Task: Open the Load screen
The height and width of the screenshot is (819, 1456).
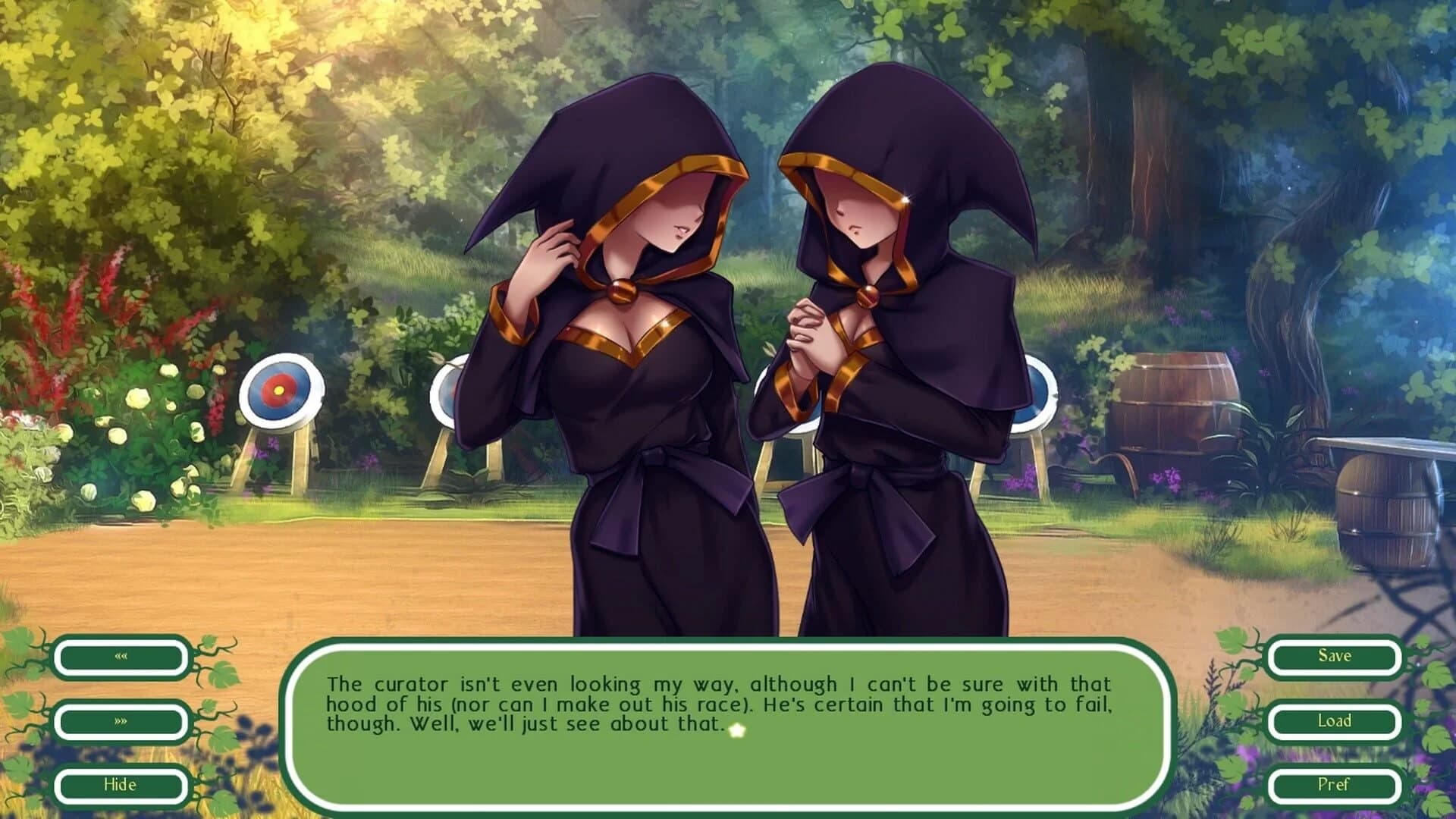Action: point(1335,721)
